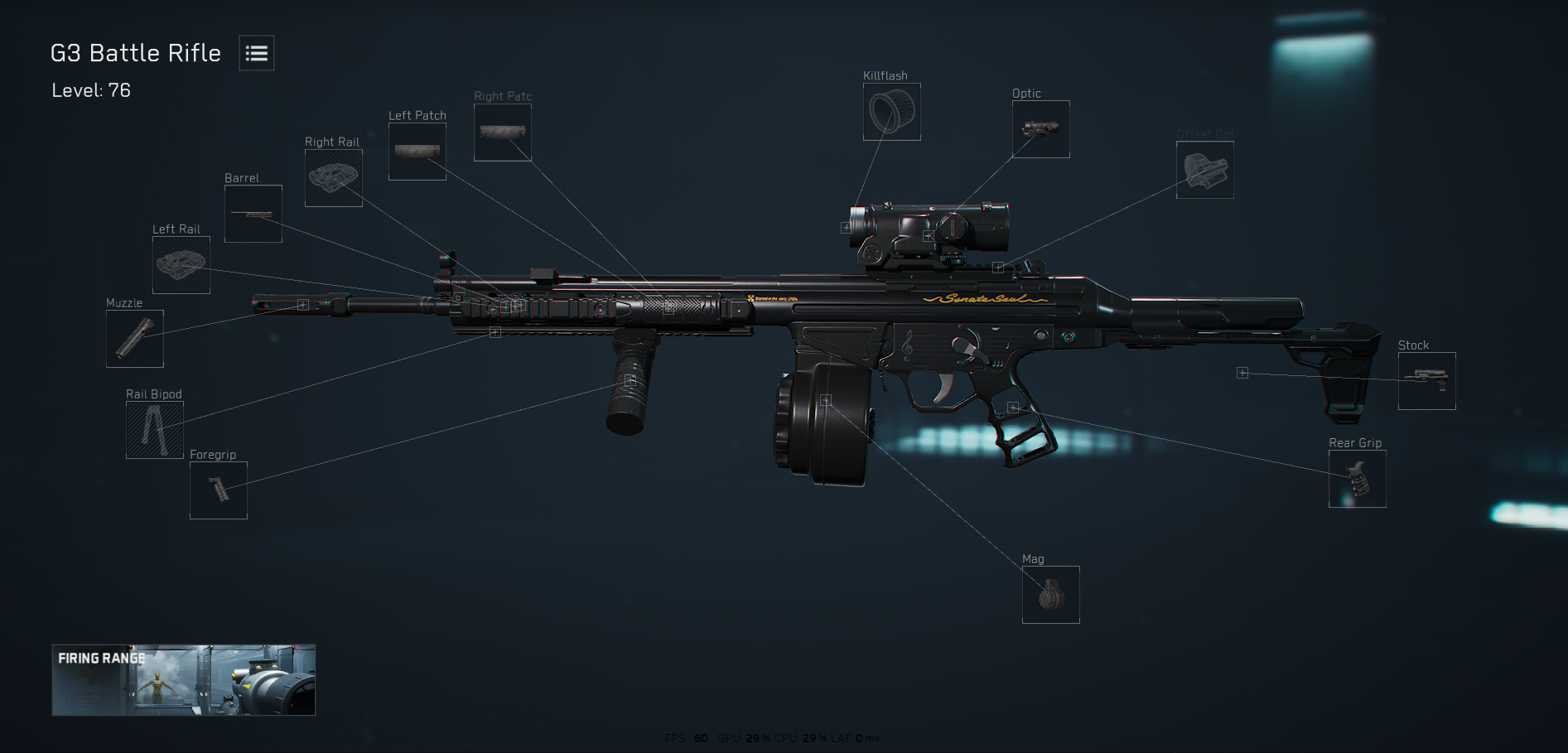Open the Offset Optic slot
The width and height of the screenshot is (1568, 753).
(1204, 170)
